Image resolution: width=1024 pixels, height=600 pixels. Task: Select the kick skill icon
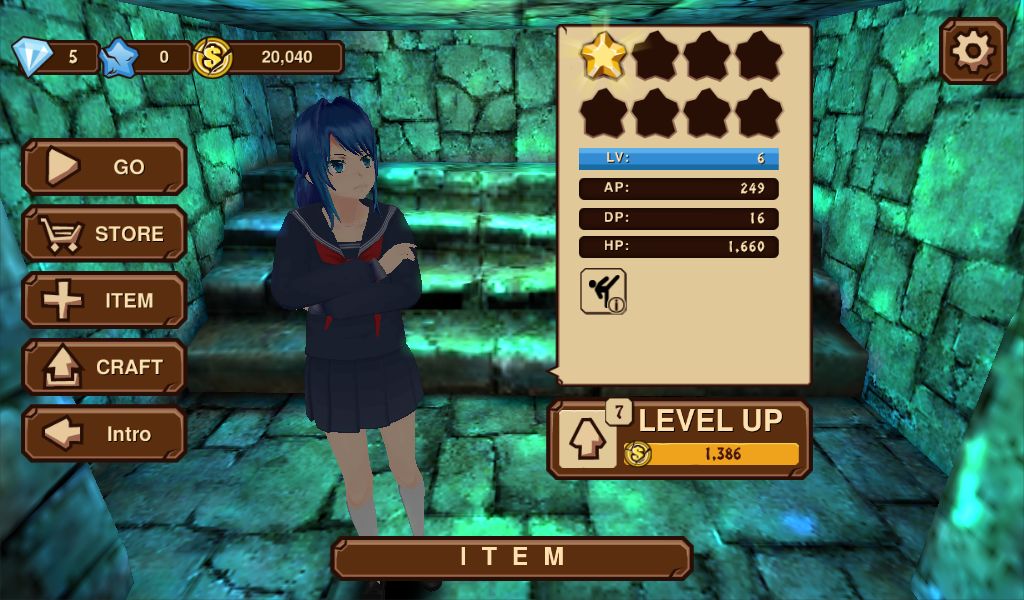pyautogui.click(x=603, y=291)
